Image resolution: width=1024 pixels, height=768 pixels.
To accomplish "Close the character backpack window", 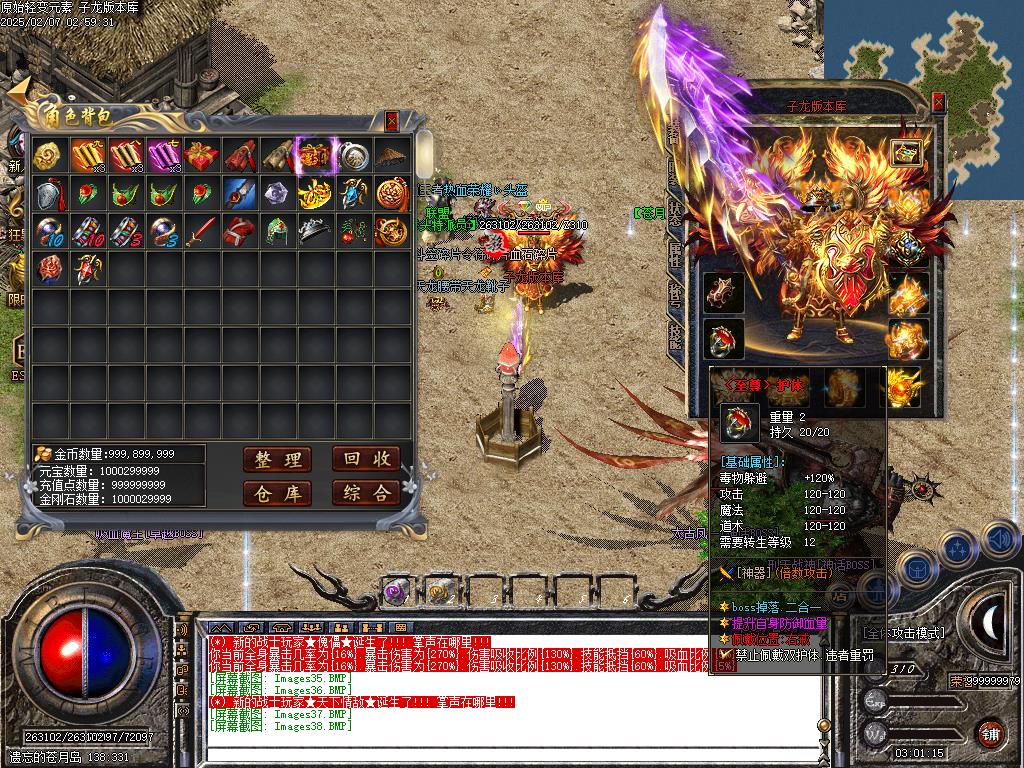I will click(x=392, y=120).
